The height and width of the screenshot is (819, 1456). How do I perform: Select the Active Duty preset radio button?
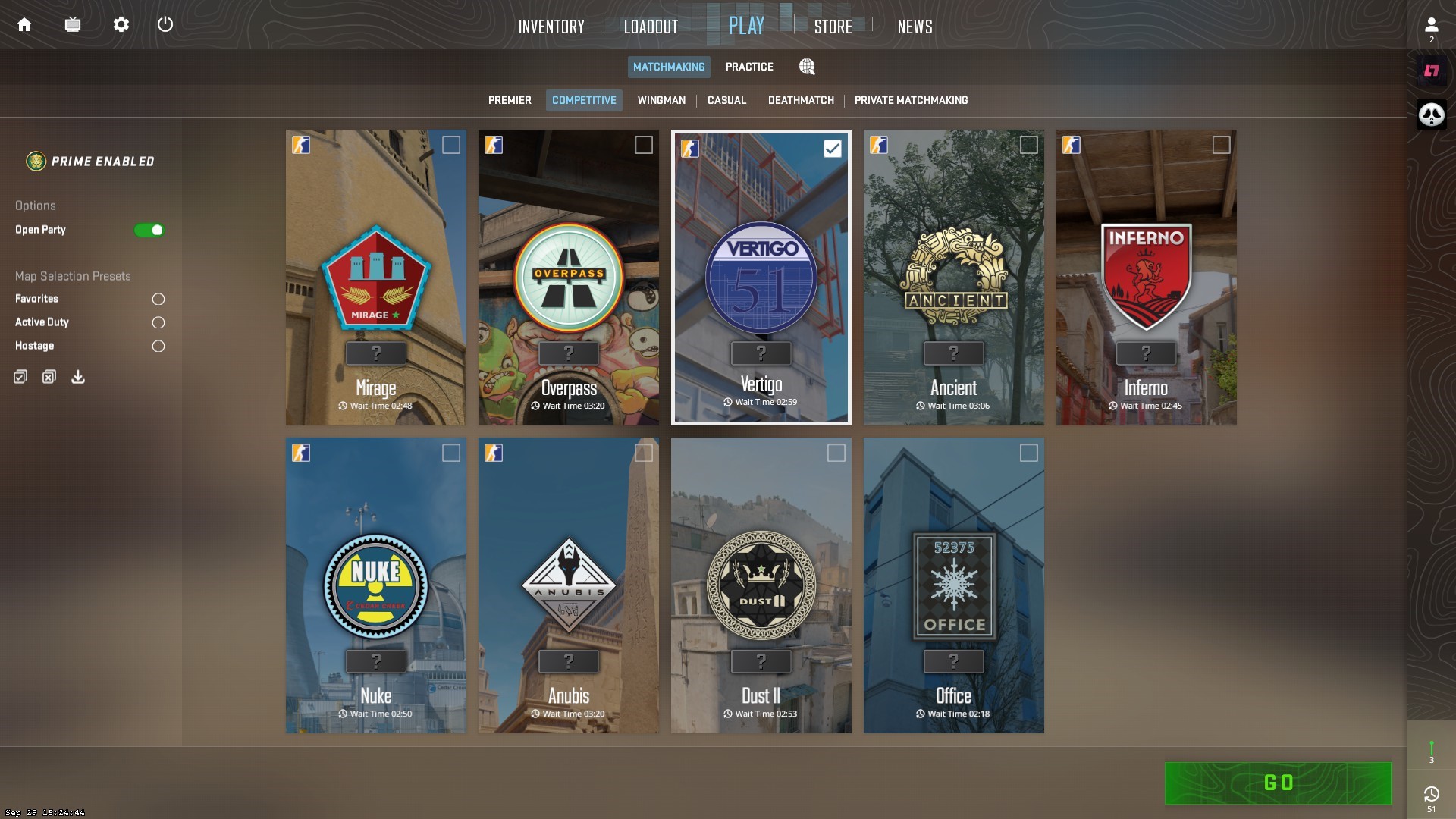coord(158,322)
